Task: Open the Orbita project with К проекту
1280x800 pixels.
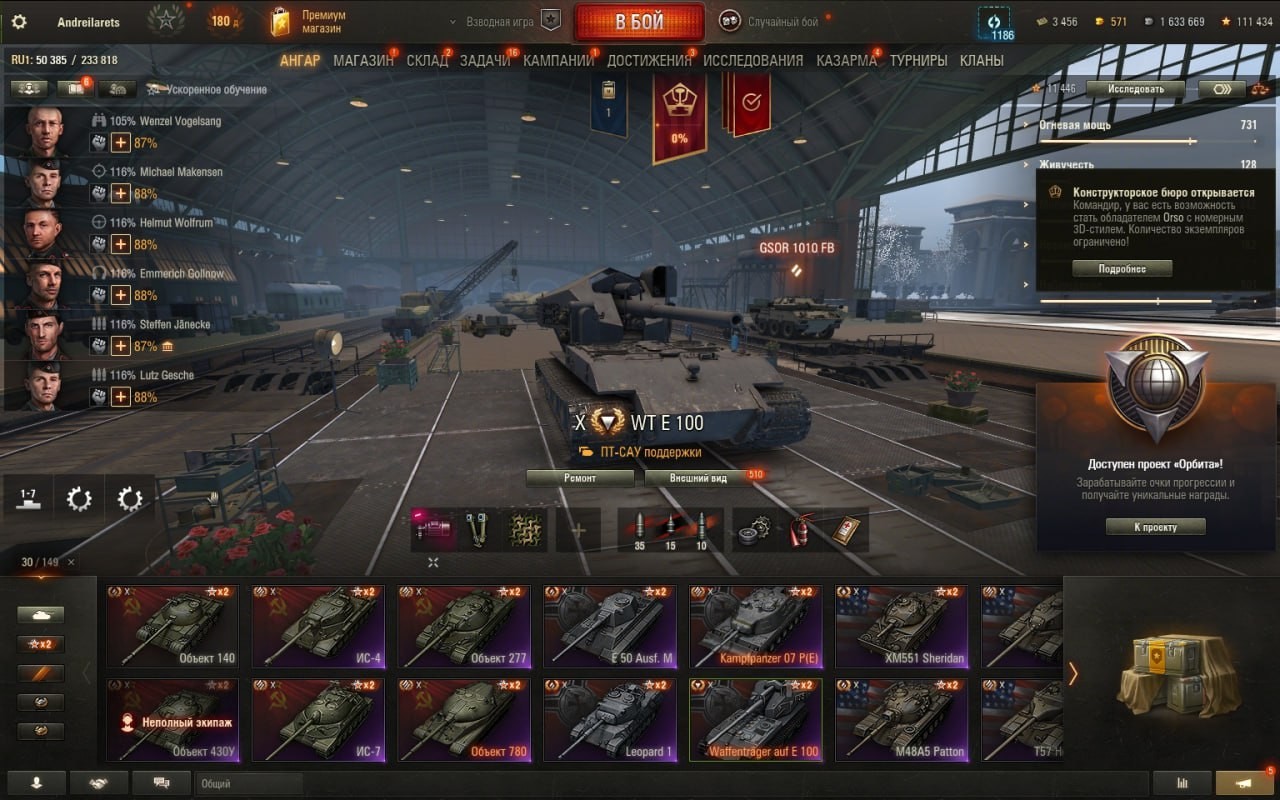Action: 1155,527
